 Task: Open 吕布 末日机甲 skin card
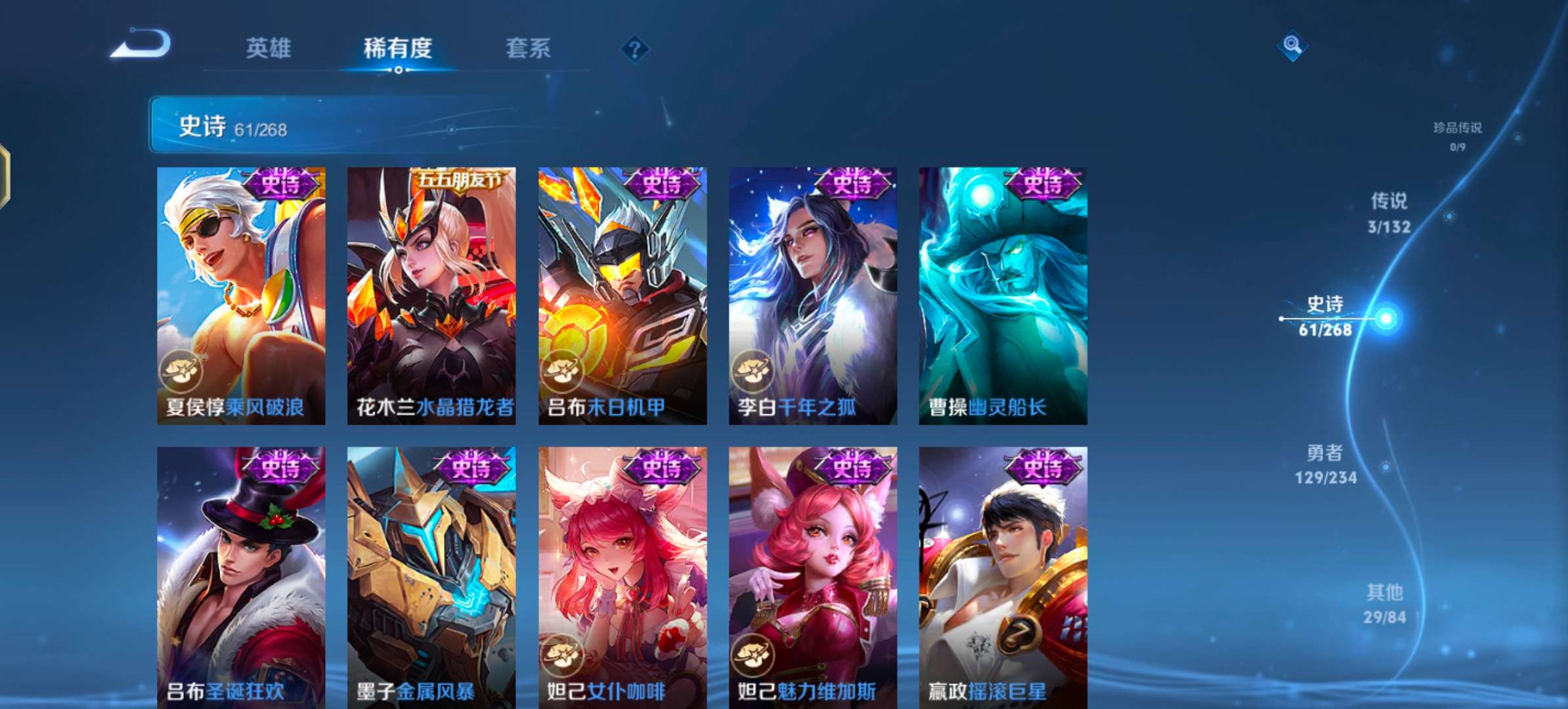tap(622, 295)
